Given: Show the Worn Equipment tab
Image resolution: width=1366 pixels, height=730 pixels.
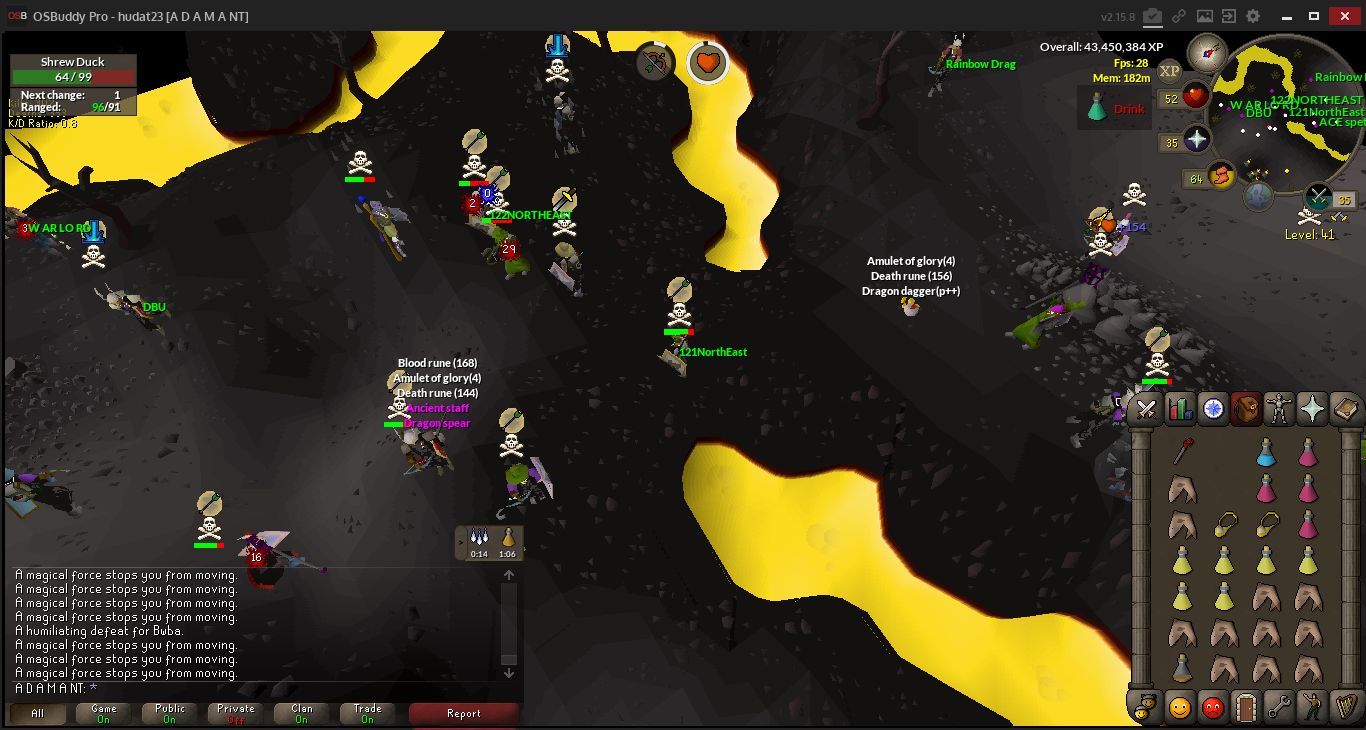Looking at the screenshot, I should point(1279,409).
